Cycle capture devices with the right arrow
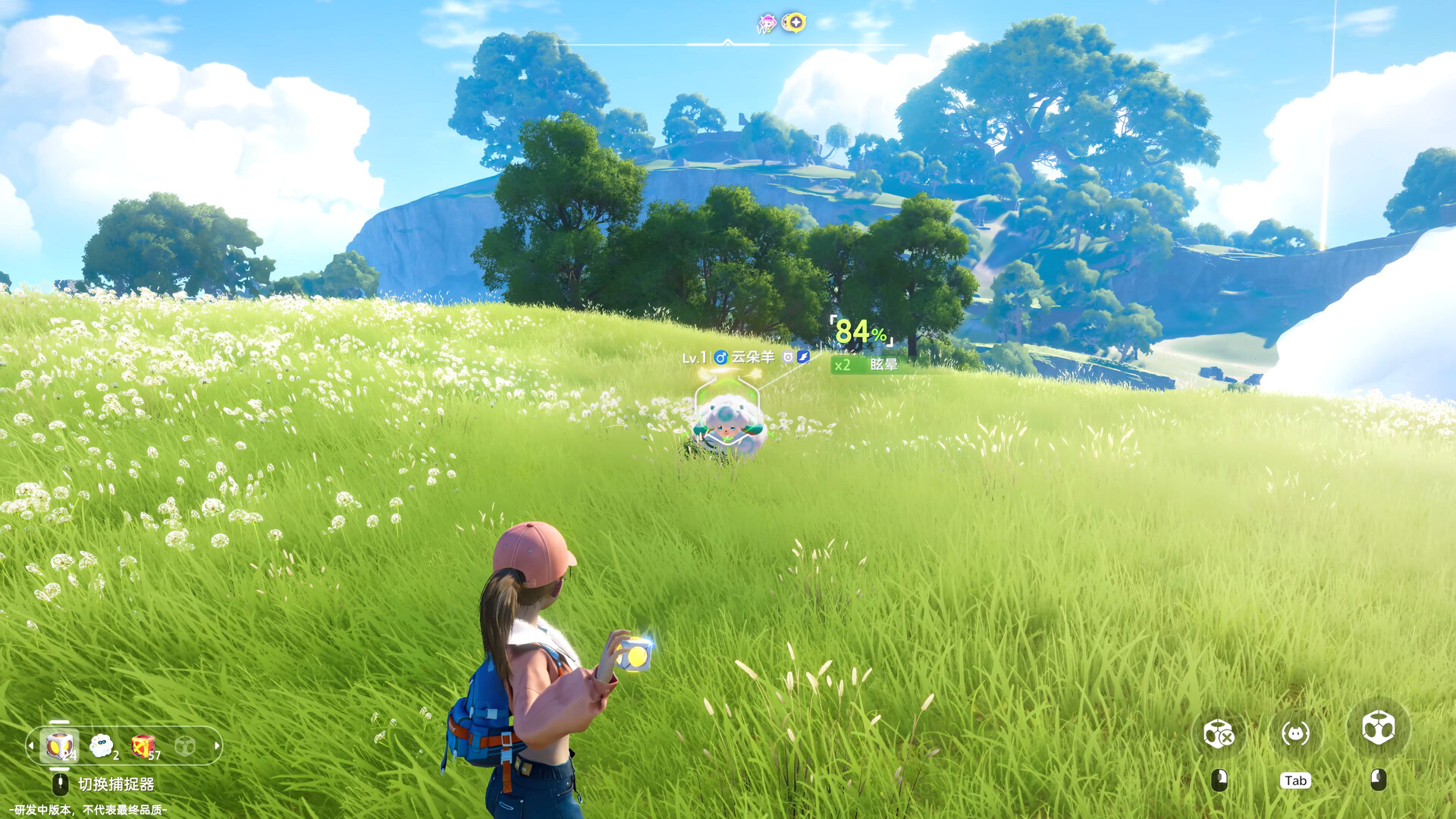Screen dimensions: 1456x819 [217, 746]
